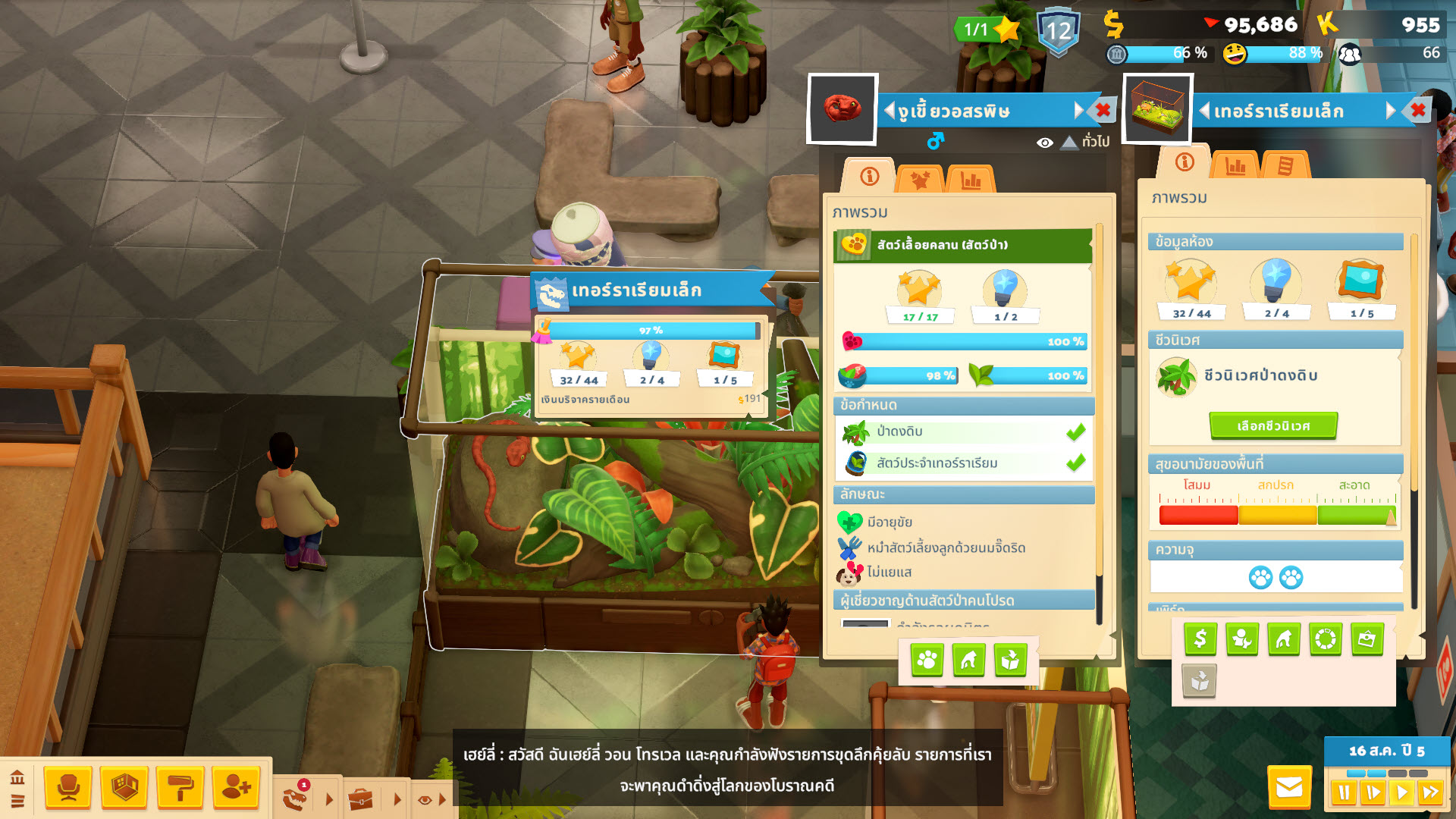Select the paint roller decoration tool

click(180, 788)
